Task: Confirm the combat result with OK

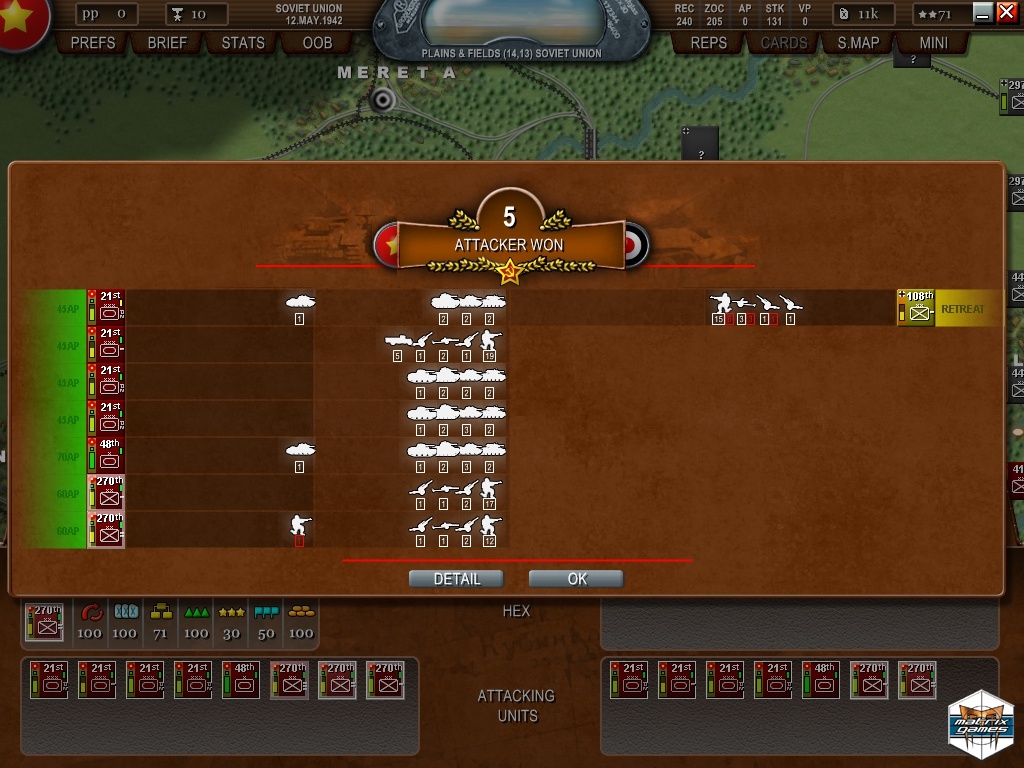Action: pyautogui.click(x=577, y=579)
